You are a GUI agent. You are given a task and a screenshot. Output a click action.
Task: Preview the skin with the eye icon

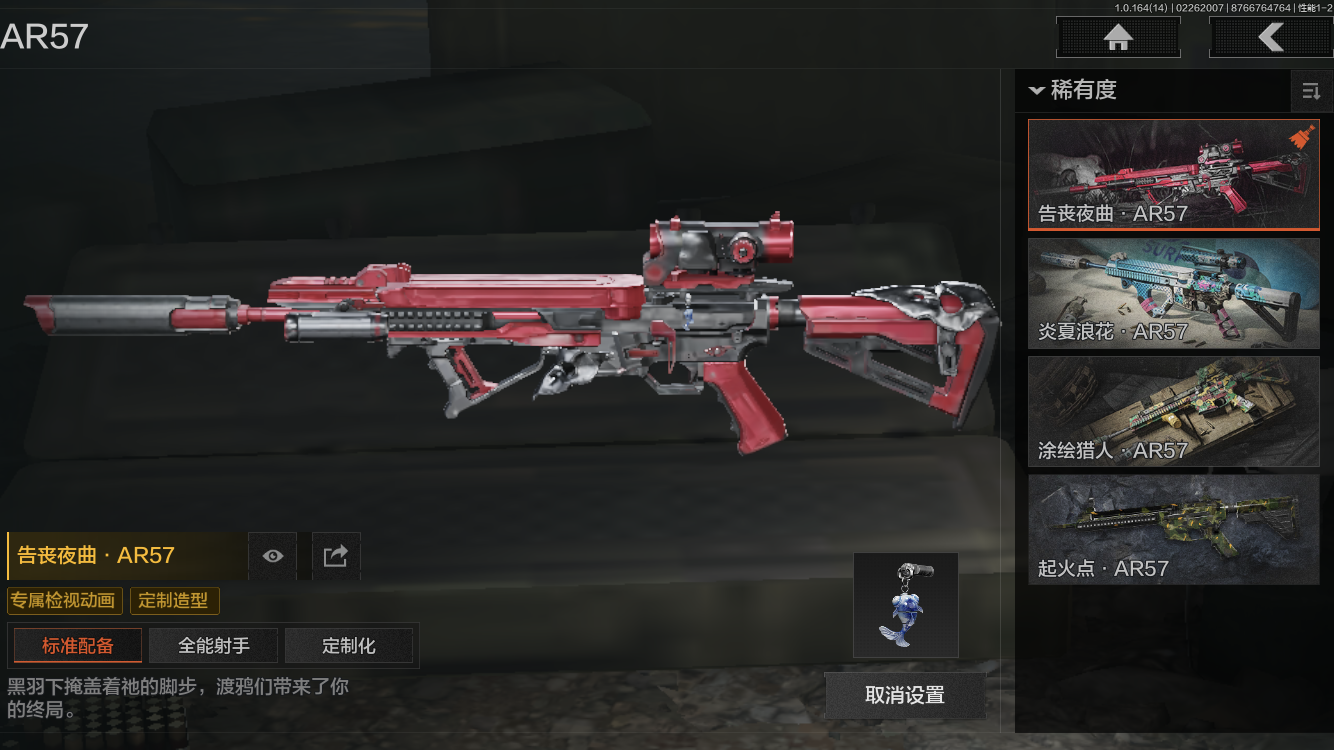click(x=272, y=556)
